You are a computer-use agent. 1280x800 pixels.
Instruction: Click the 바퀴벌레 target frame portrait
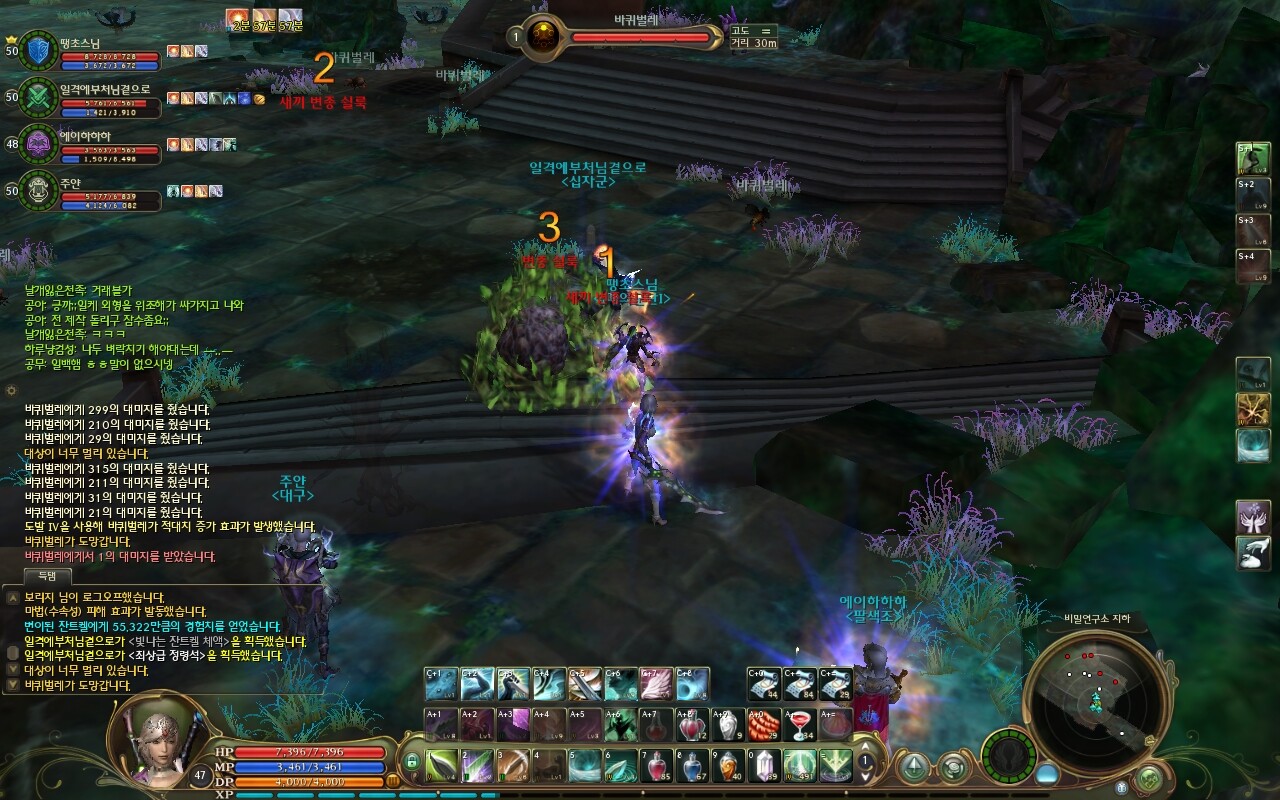(x=543, y=37)
